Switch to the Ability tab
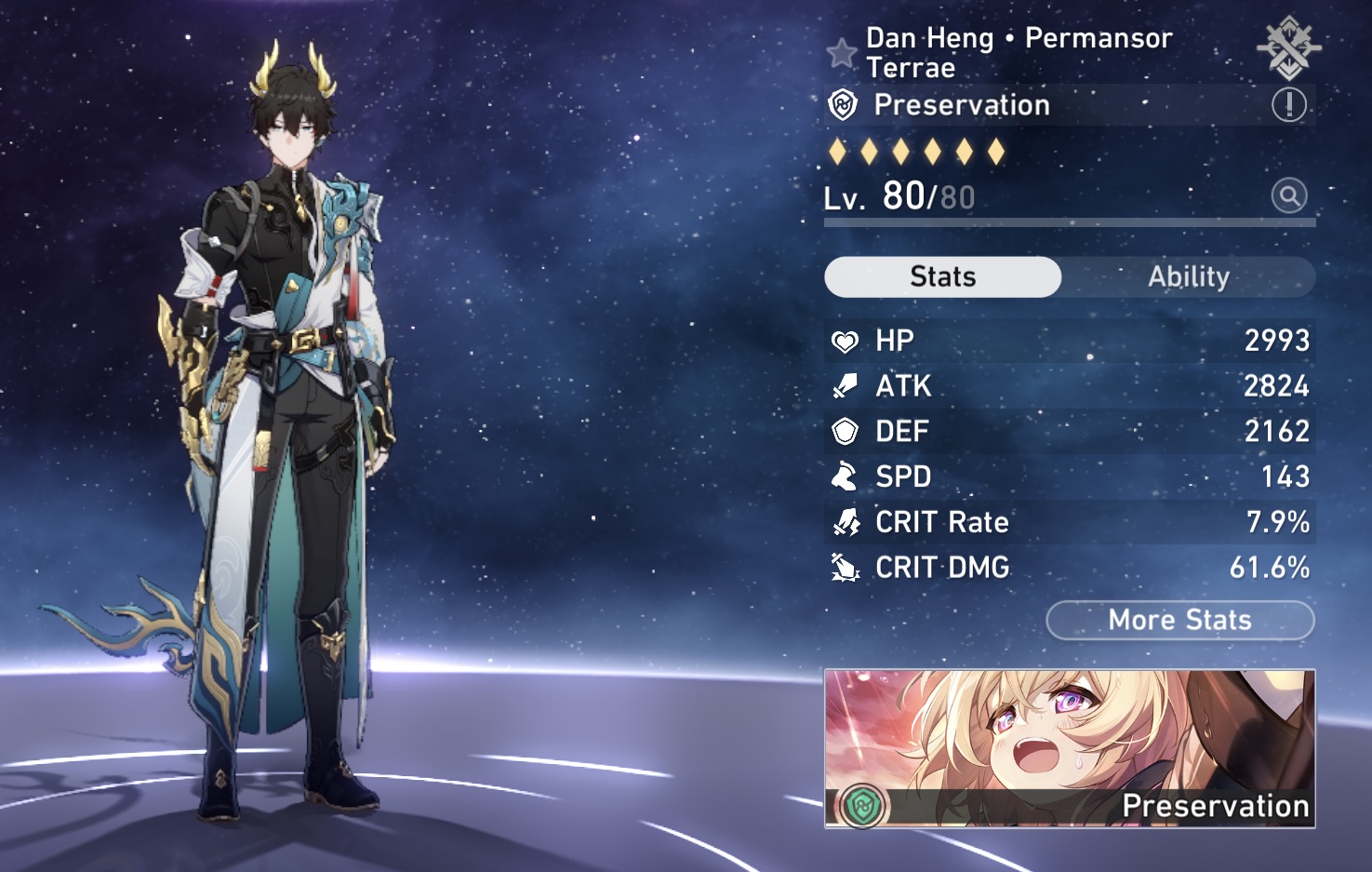The width and height of the screenshot is (1372, 872). [1188, 277]
